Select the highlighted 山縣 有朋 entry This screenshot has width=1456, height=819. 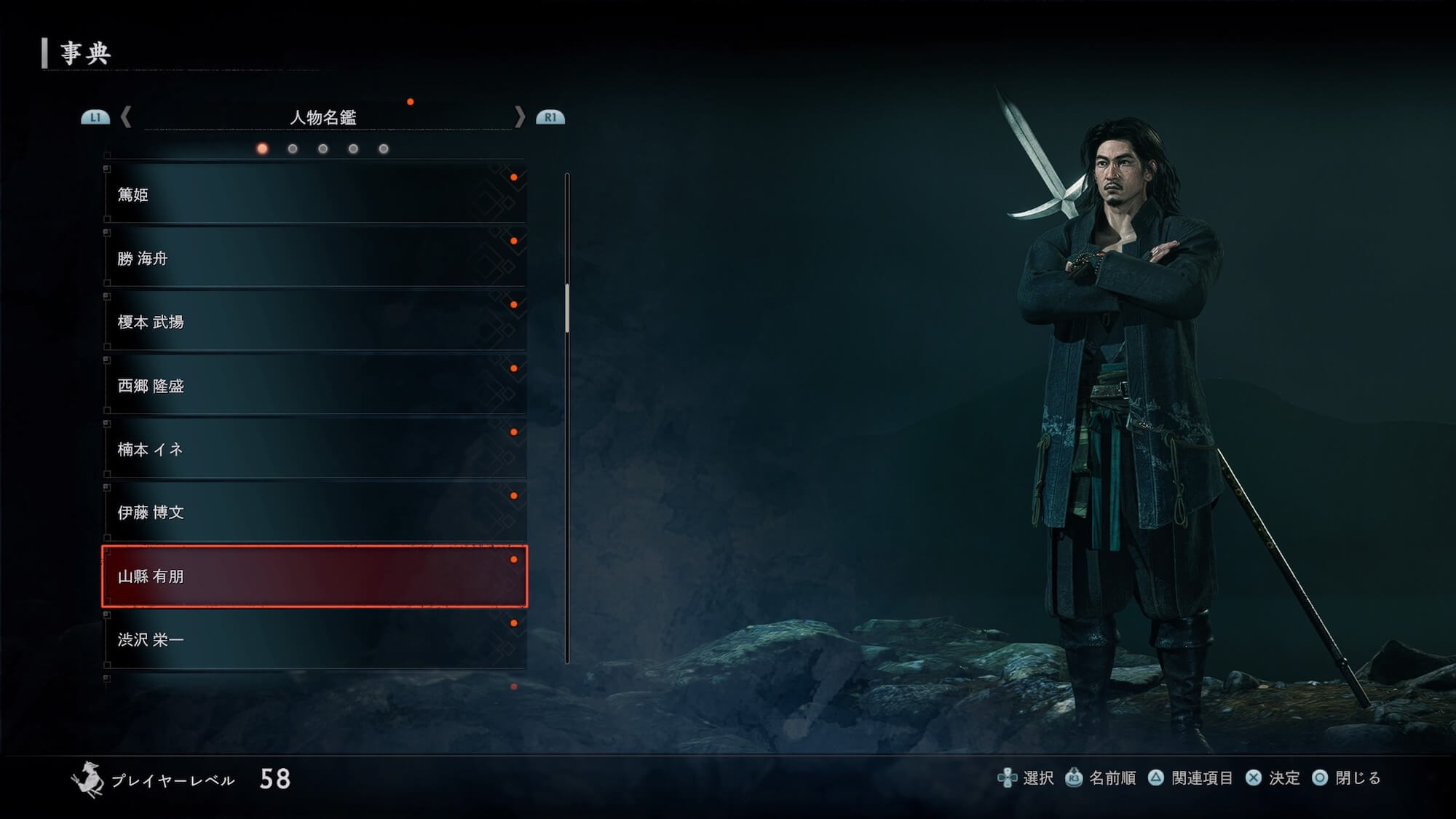click(x=314, y=576)
